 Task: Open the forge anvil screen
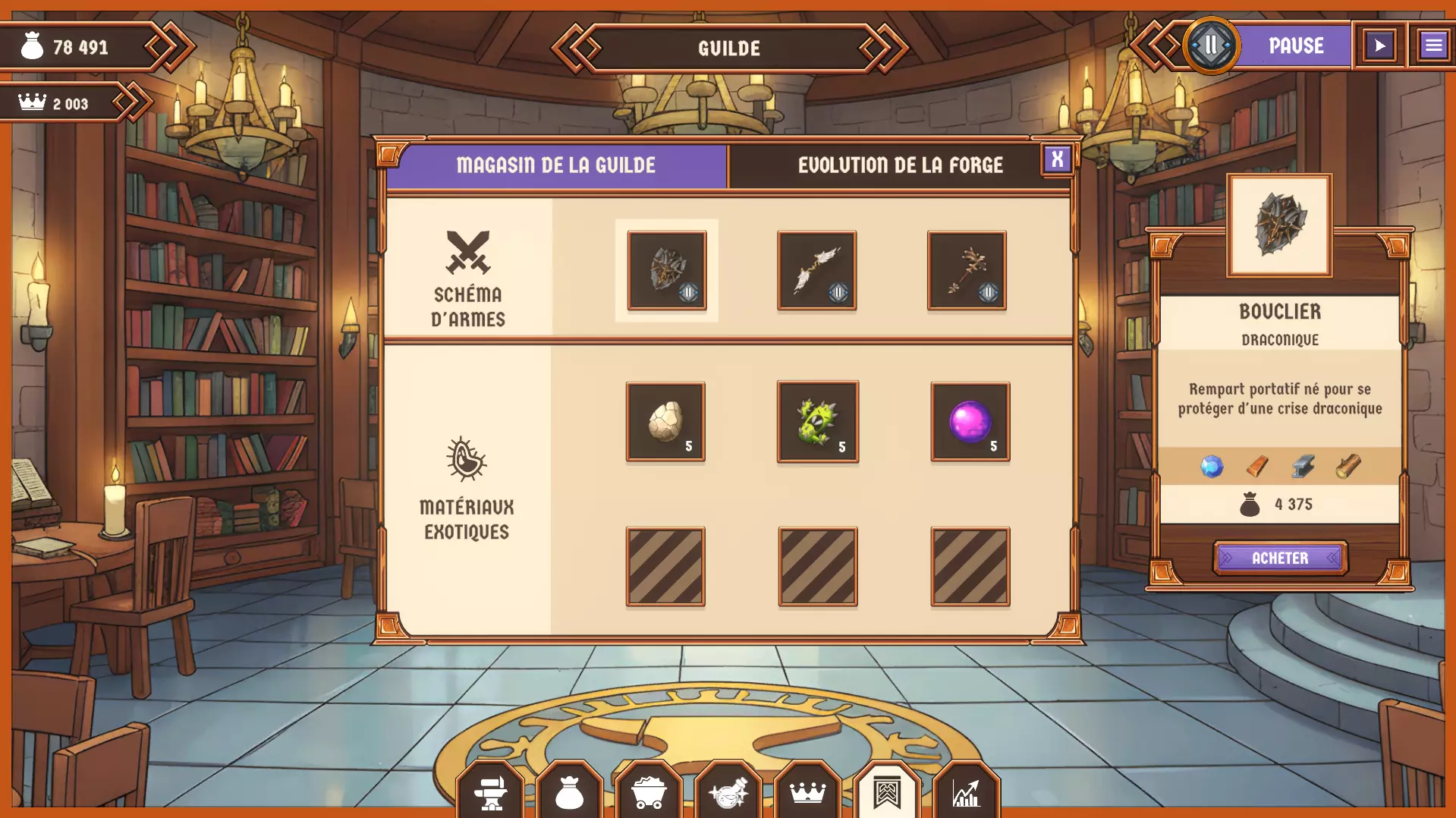pyautogui.click(x=491, y=793)
